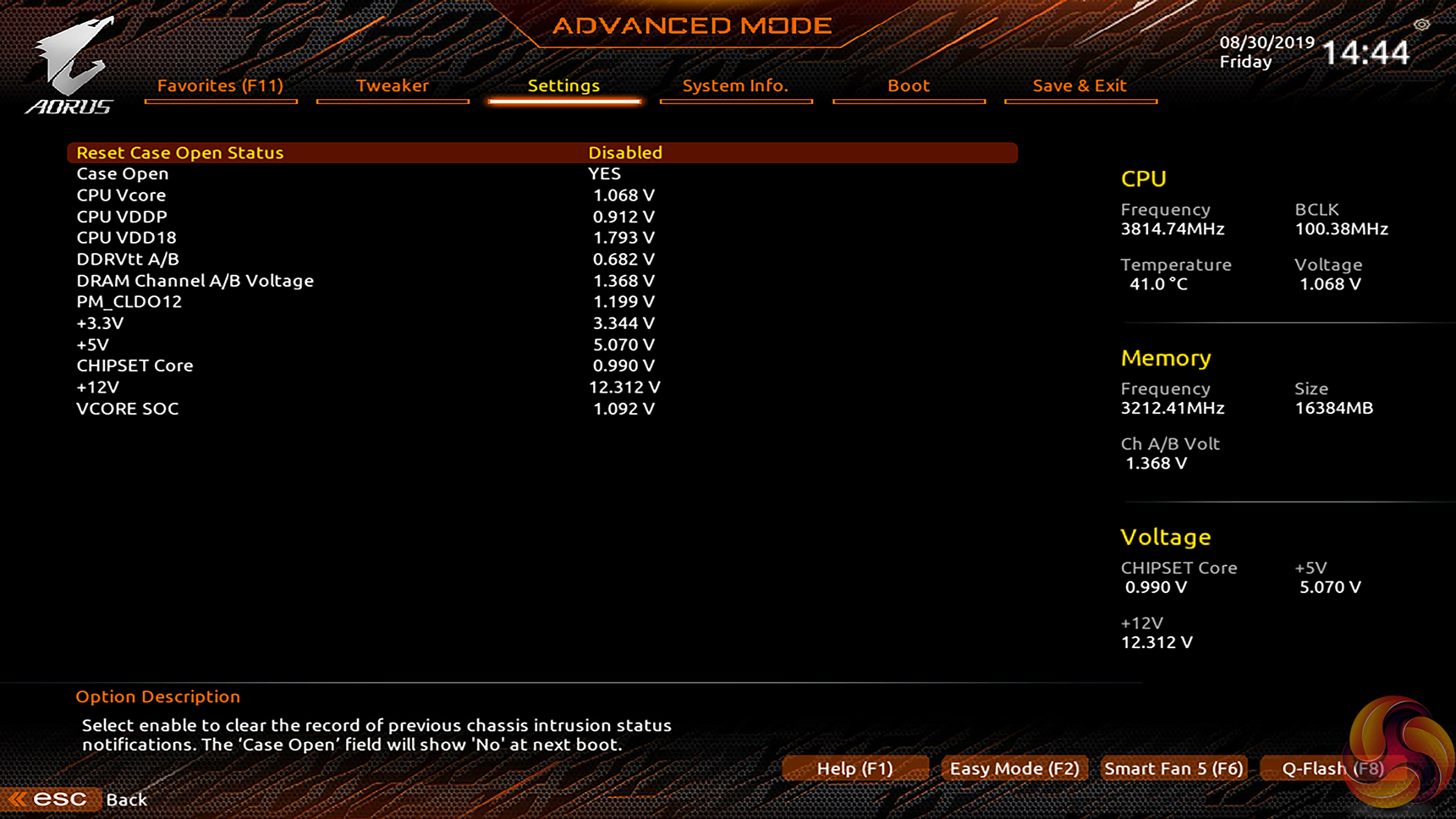
Task: Switch to Save & Exit tab
Action: click(x=1080, y=85)
